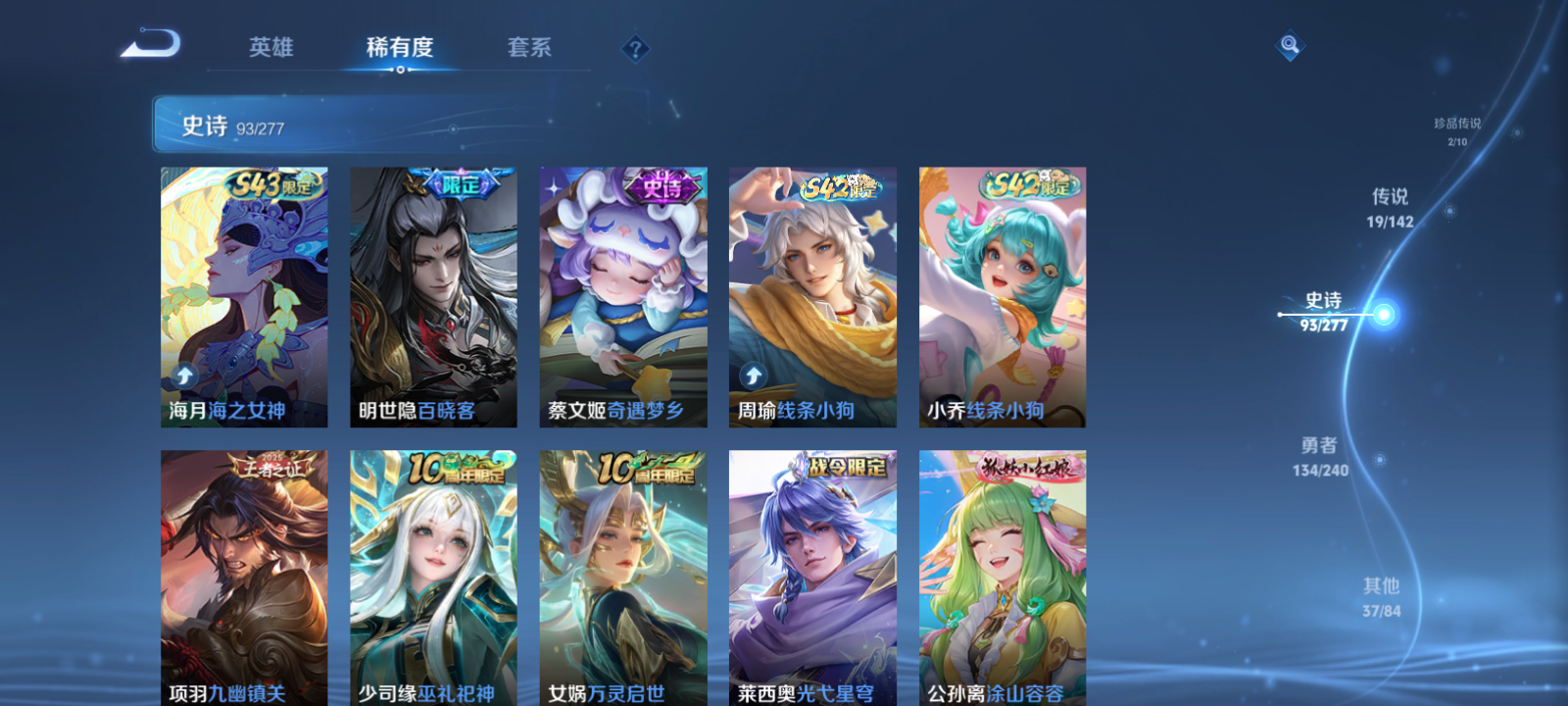The width and height of the screenshot is (1568, 706).
Task: Click the glowing 史诗 node on rarity slider
Action: (1382, 314)
